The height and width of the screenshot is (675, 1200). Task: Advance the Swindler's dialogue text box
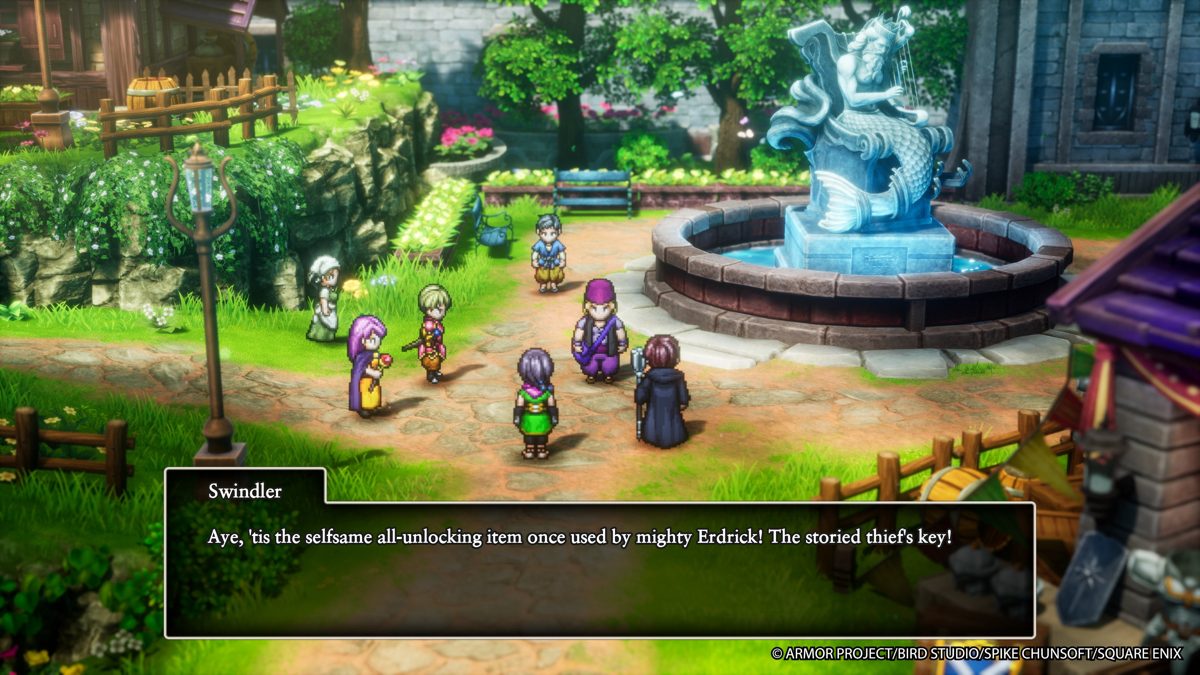[599, 568]
